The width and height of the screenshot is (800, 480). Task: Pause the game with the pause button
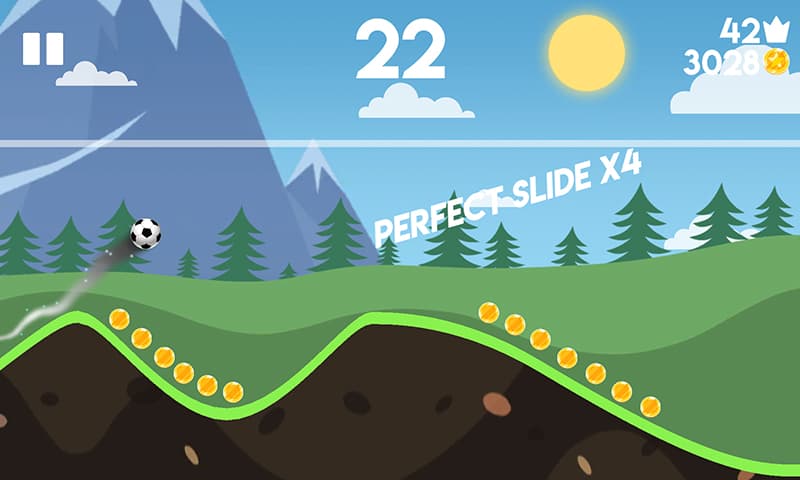tap(43, 49)
